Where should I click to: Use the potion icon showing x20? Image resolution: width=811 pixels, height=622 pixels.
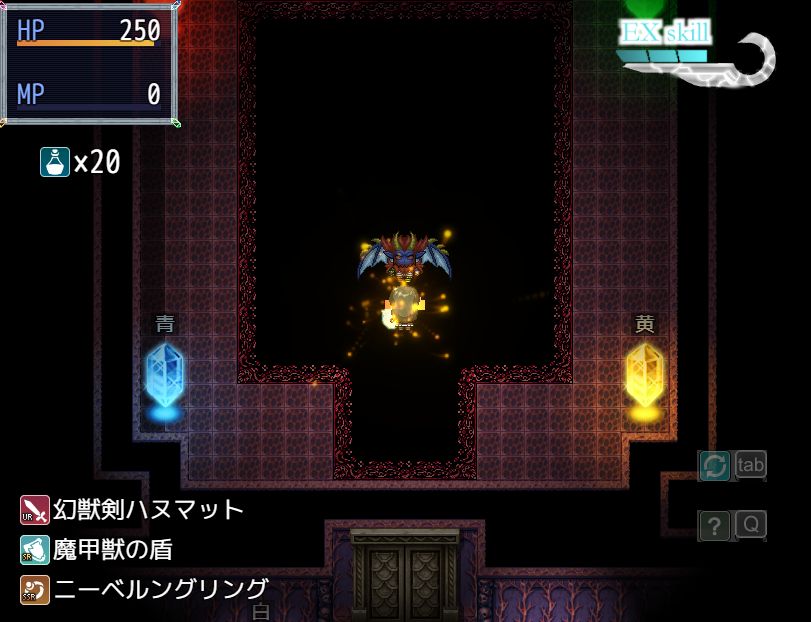coord(54,162)
